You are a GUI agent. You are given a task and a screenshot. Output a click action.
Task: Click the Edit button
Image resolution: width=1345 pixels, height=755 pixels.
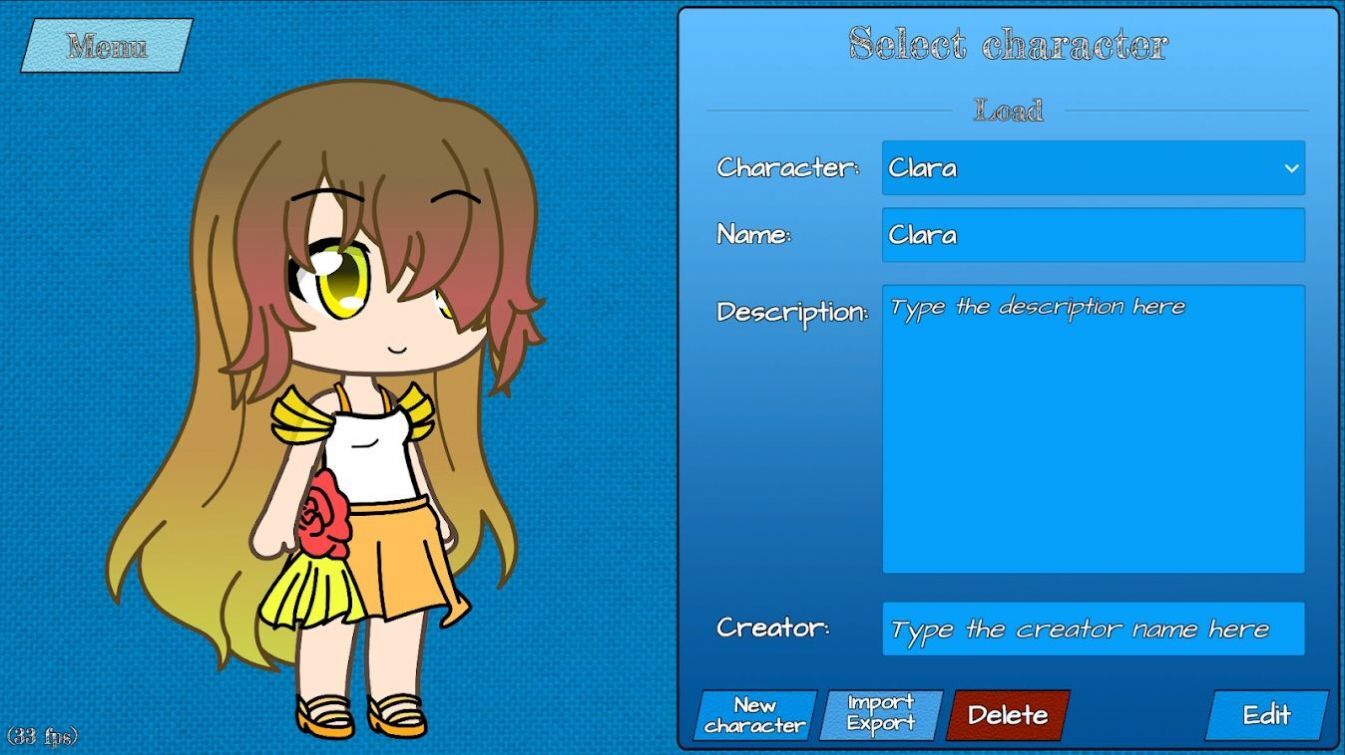[1268, 715]
